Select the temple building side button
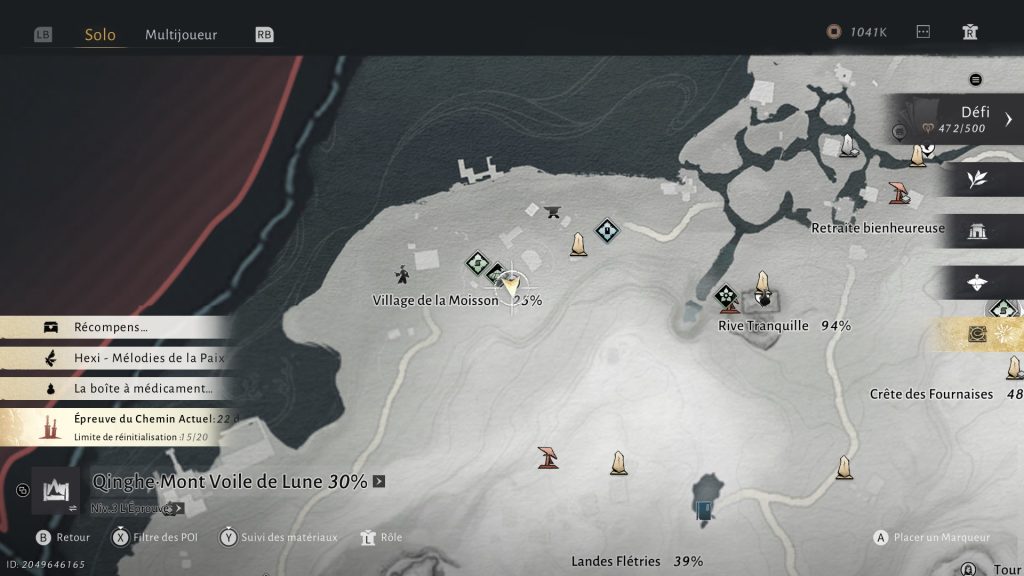 [977, 231]
